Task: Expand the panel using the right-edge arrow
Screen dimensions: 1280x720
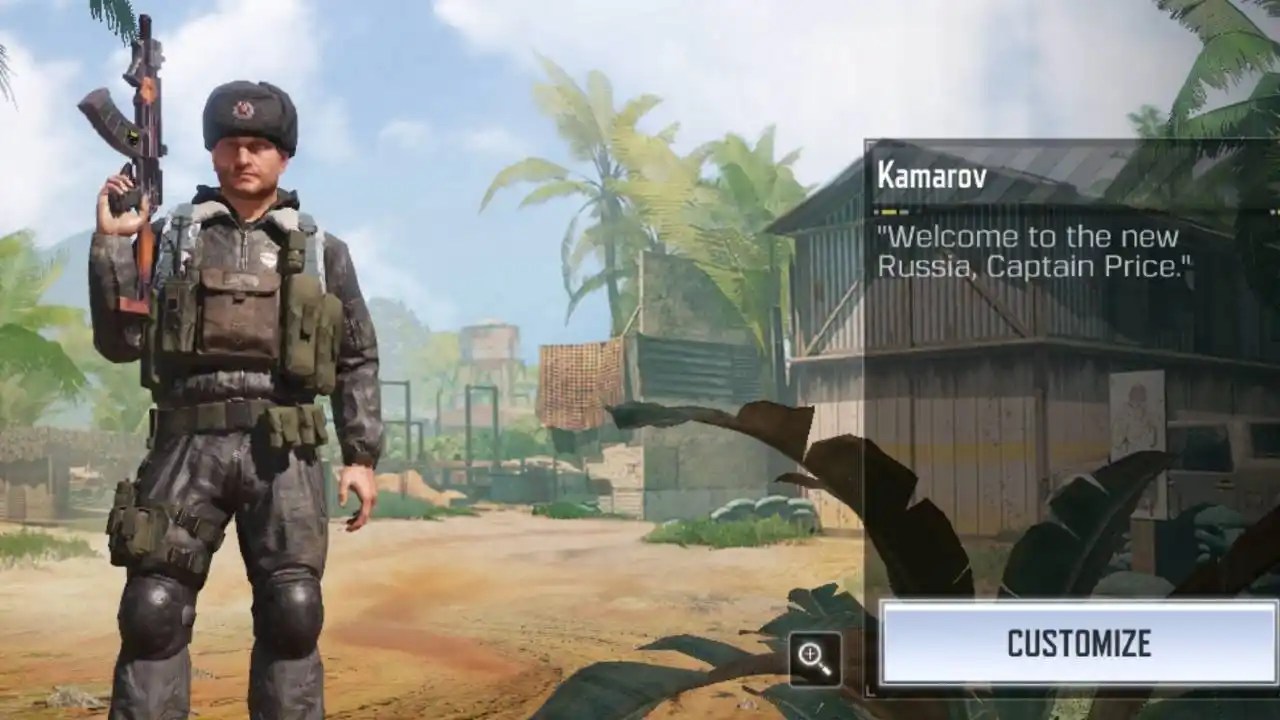Action: click(x=1272, y=211)
